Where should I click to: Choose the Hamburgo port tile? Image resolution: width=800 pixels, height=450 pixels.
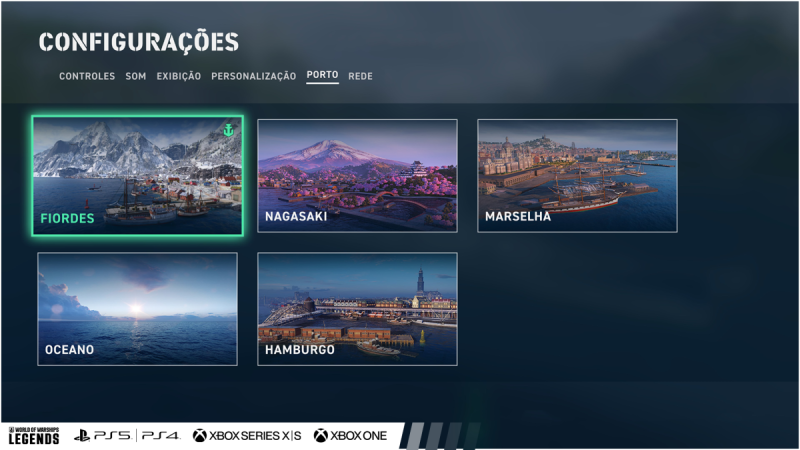coord(357,308)
